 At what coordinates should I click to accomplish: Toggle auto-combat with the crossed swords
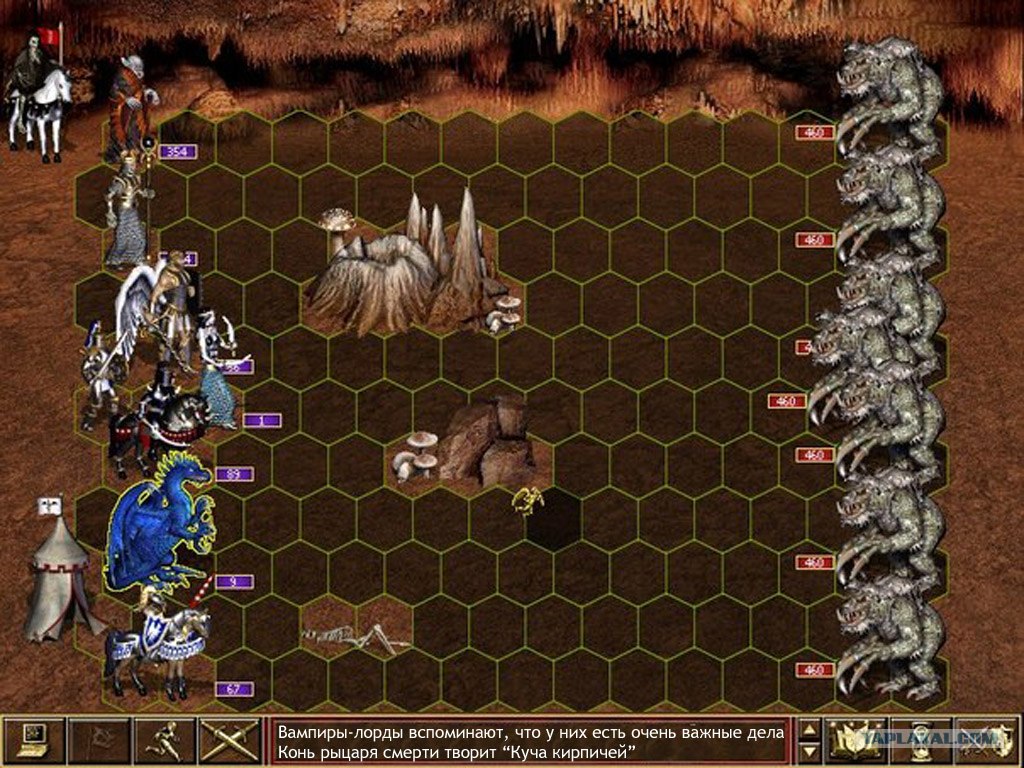[x=230, y=741]
